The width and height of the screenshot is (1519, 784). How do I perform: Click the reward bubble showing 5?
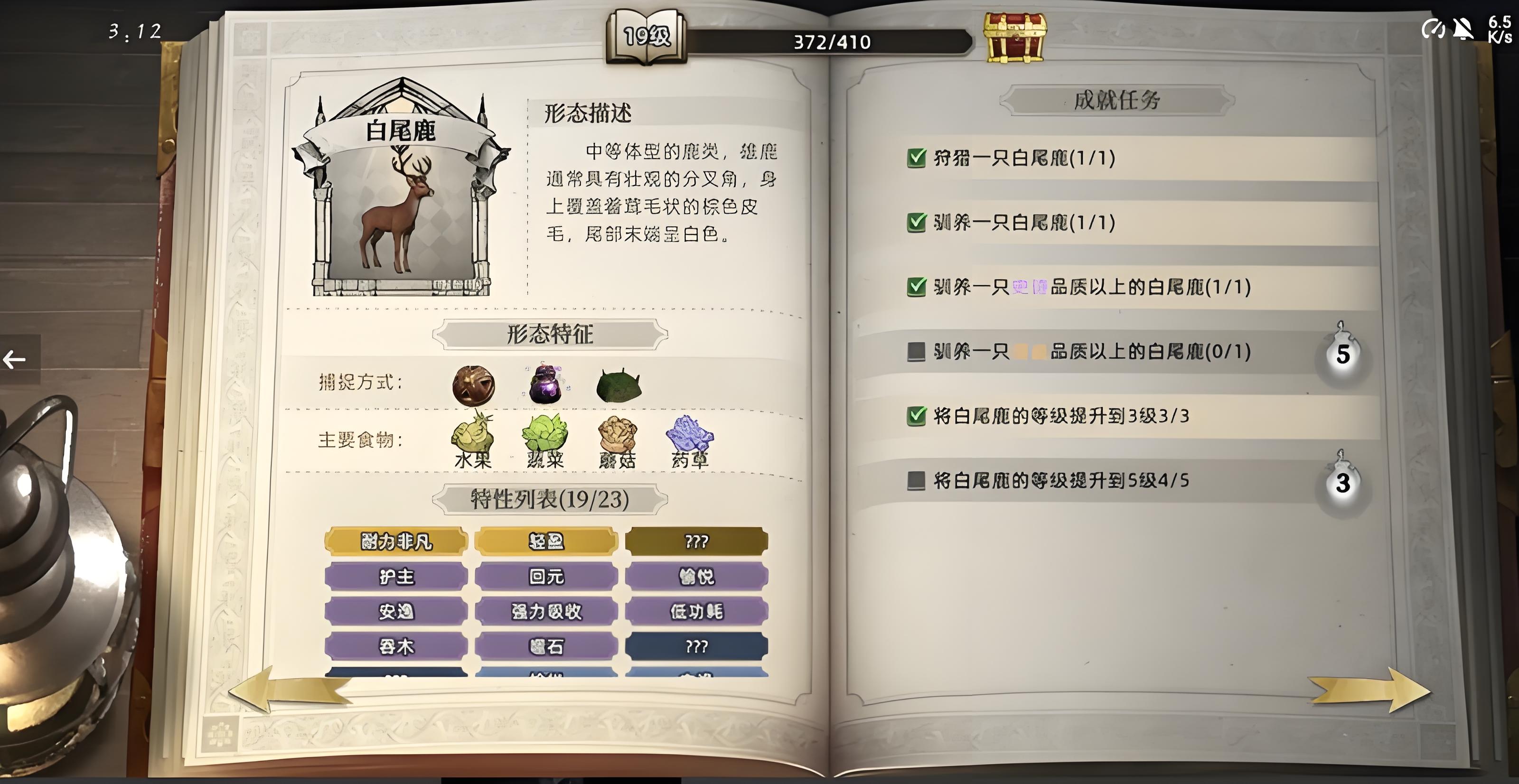(1343, 355)
